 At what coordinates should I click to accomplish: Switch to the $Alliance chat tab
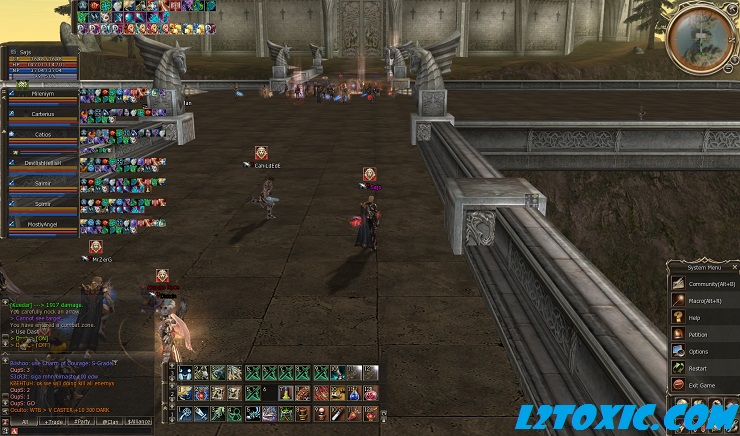(139, 423)
